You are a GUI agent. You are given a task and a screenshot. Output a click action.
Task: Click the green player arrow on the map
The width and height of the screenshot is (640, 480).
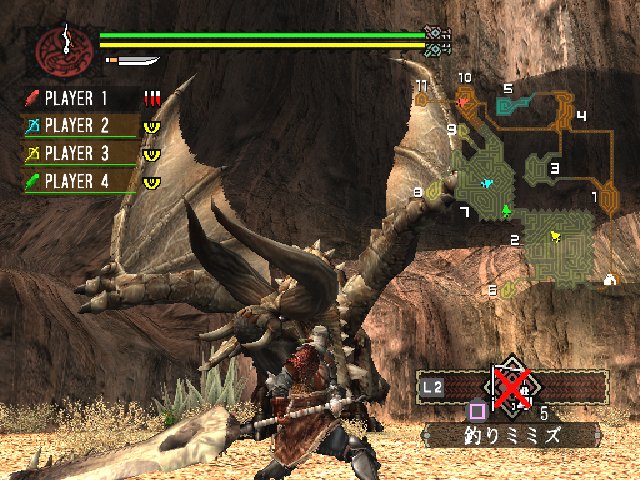click(x=506, y=210)
